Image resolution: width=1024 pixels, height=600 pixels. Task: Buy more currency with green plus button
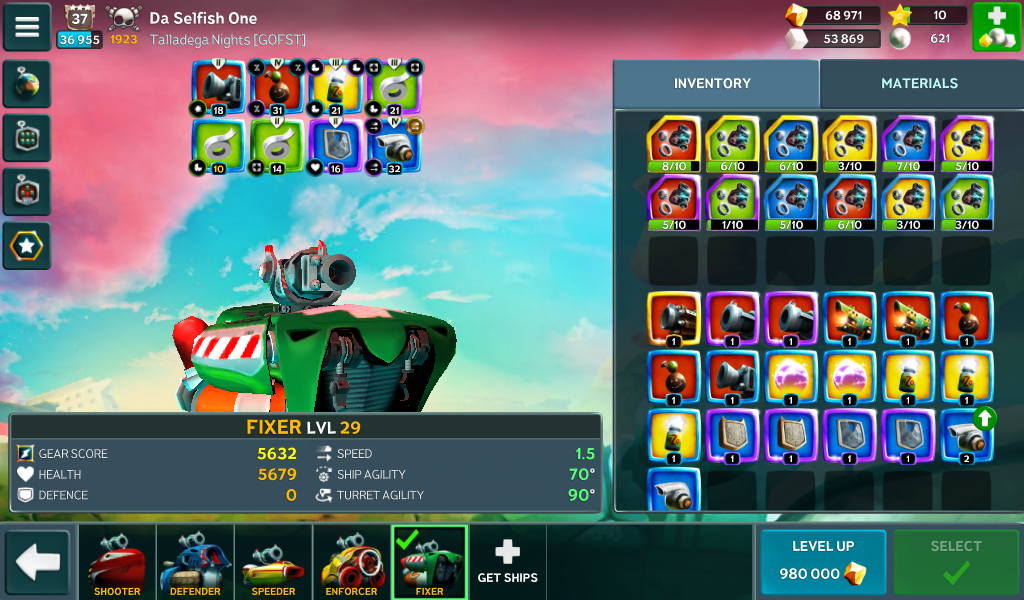point(995,27)
